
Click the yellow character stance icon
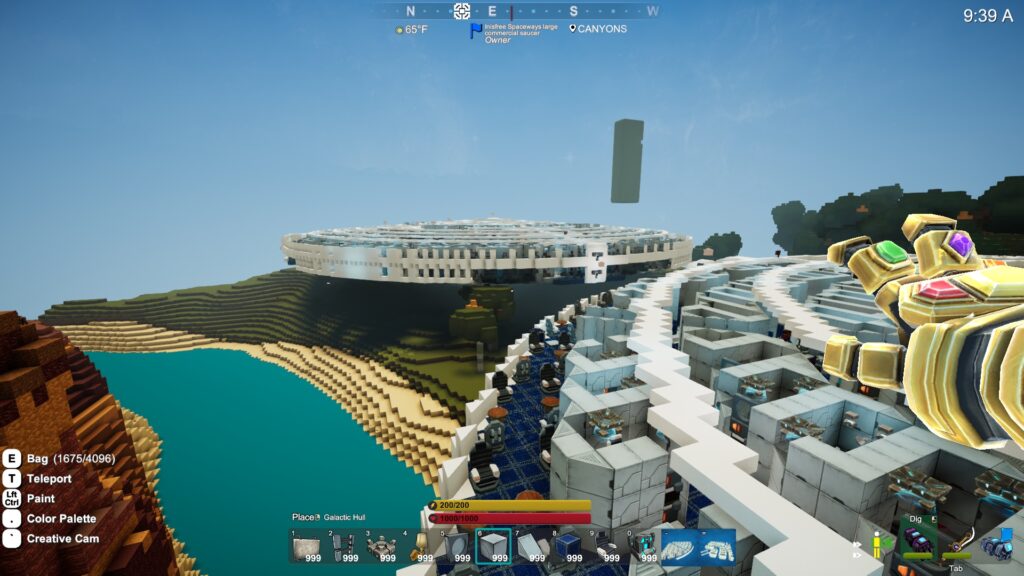(878, 545)
